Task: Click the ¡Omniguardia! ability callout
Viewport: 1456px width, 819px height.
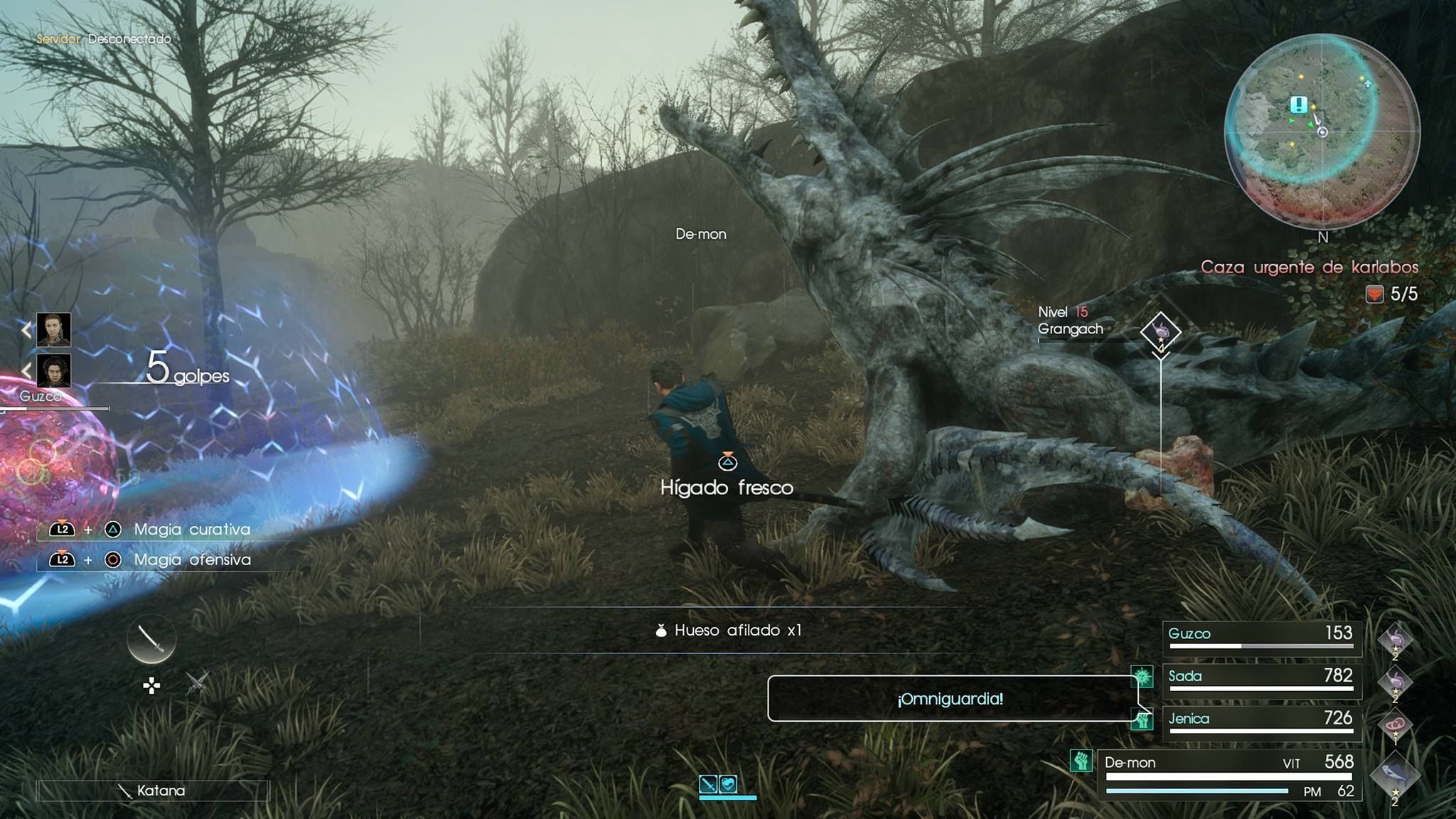Action: (950, 699)
